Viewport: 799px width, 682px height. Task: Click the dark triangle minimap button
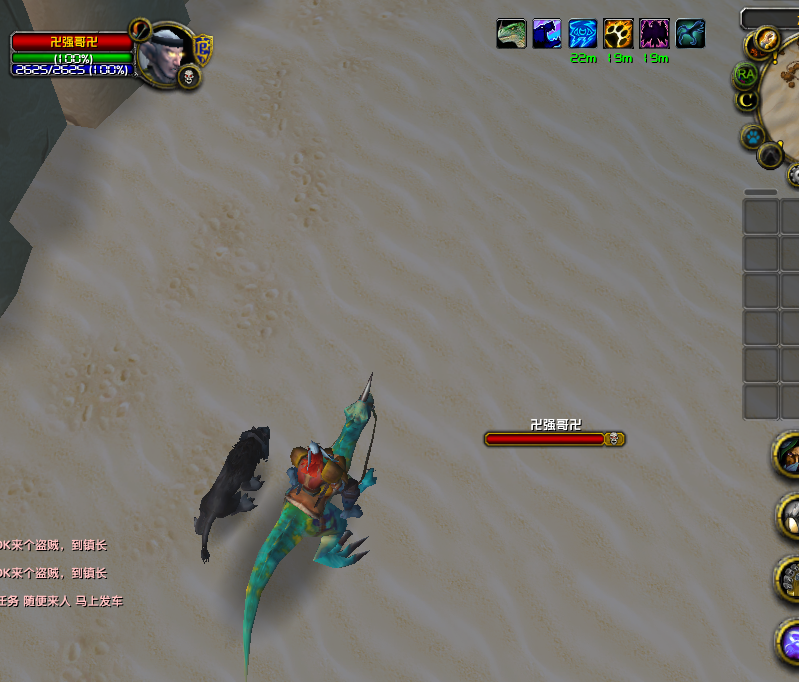769,155
